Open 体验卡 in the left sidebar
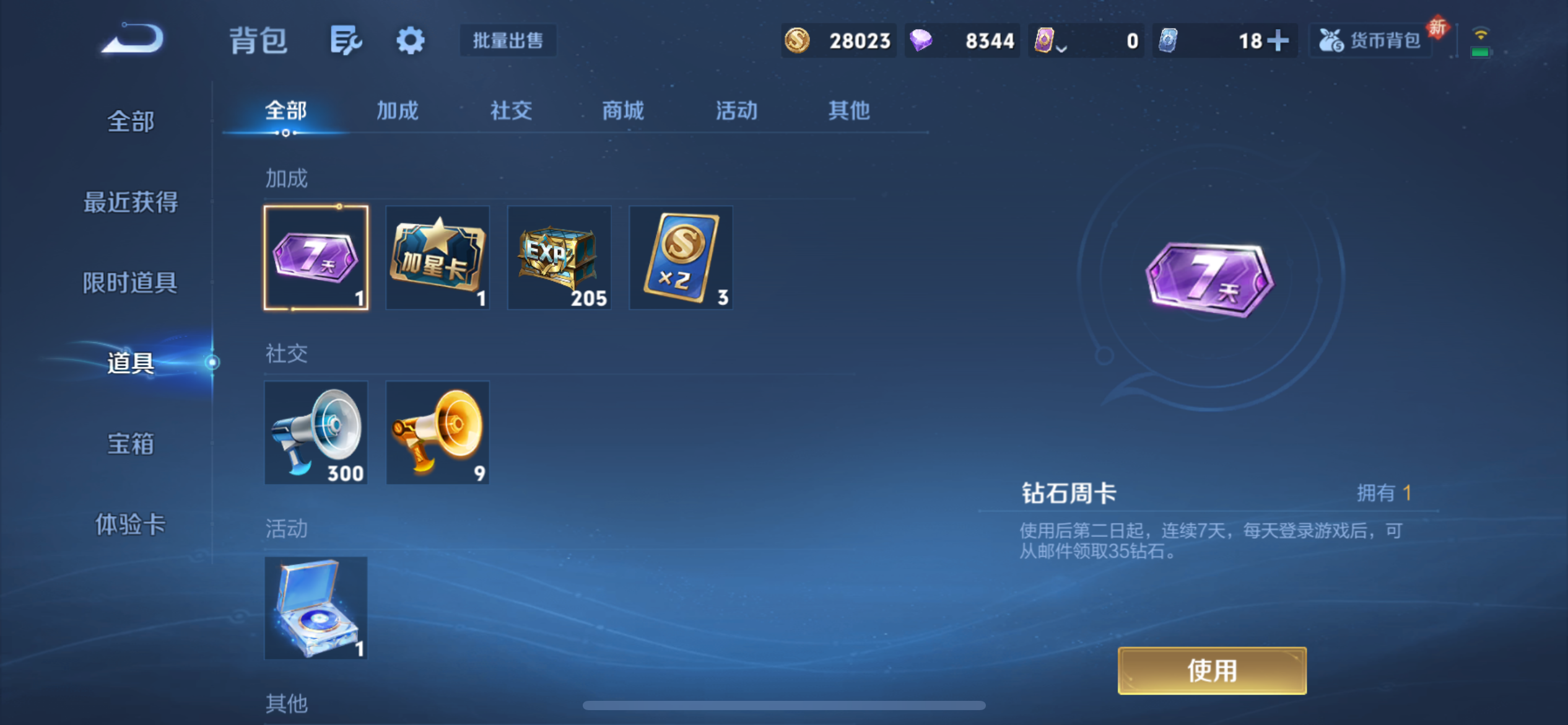Screen dimensions: 1568x725 tap(129, 524)
